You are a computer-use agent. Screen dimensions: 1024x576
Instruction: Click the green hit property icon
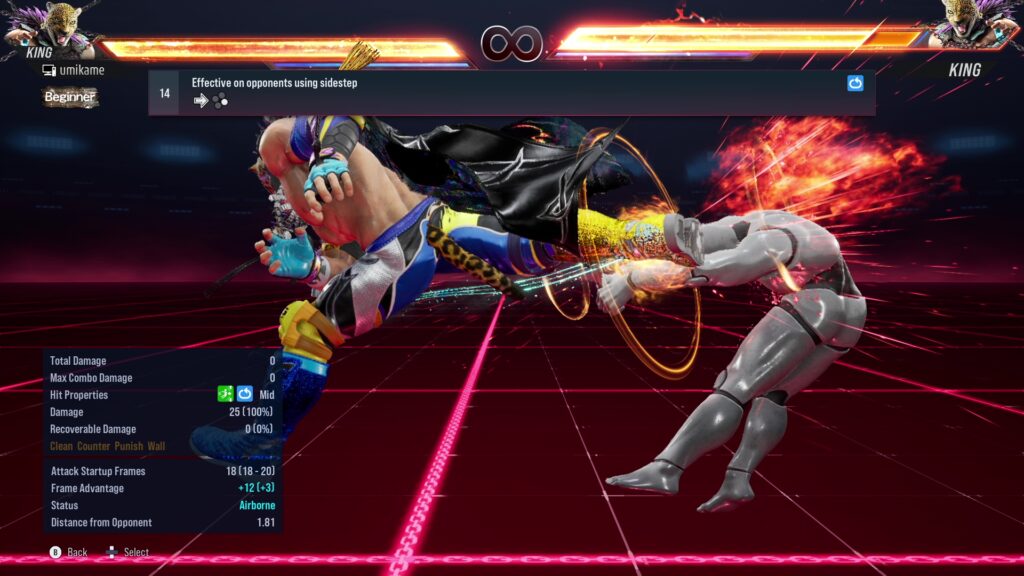pos(226,394)
